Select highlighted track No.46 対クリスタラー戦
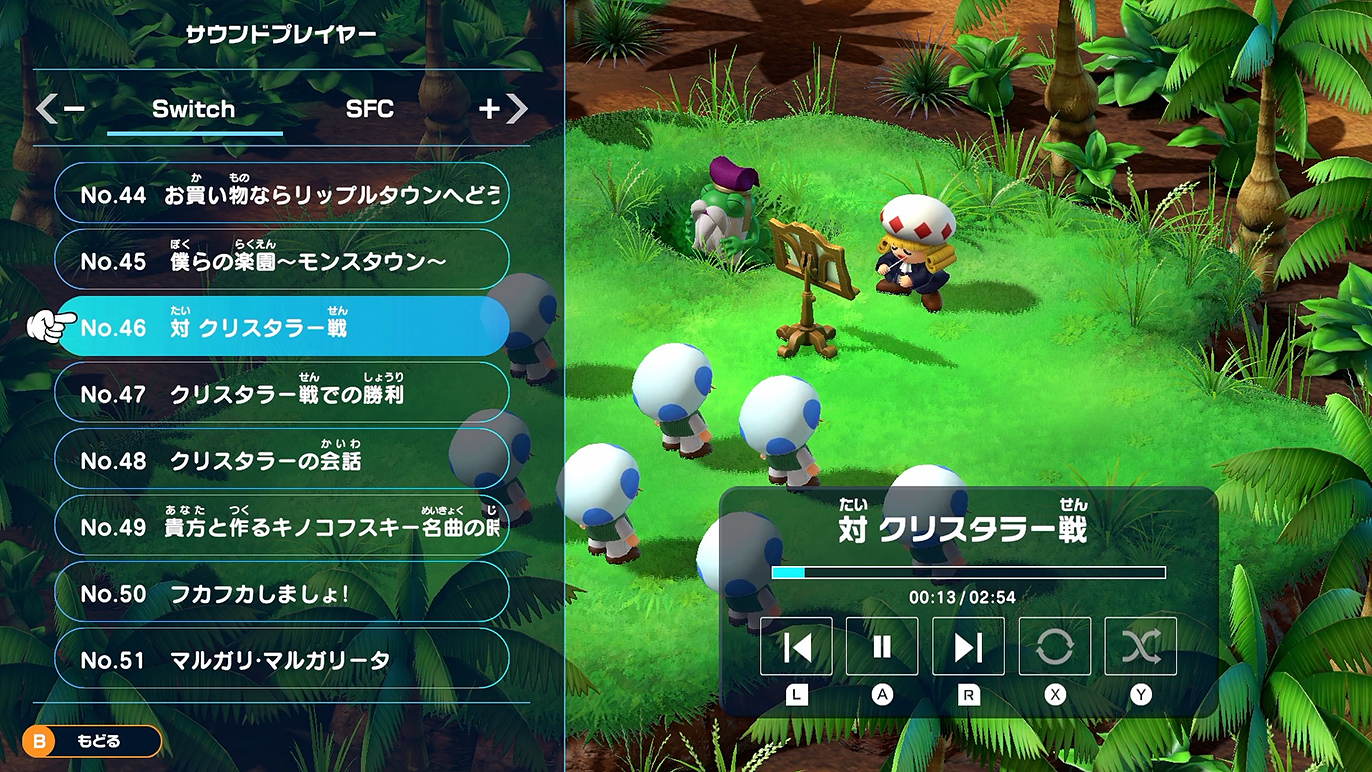This screenshot has width=1372, height=772. [x=282, y=327]
